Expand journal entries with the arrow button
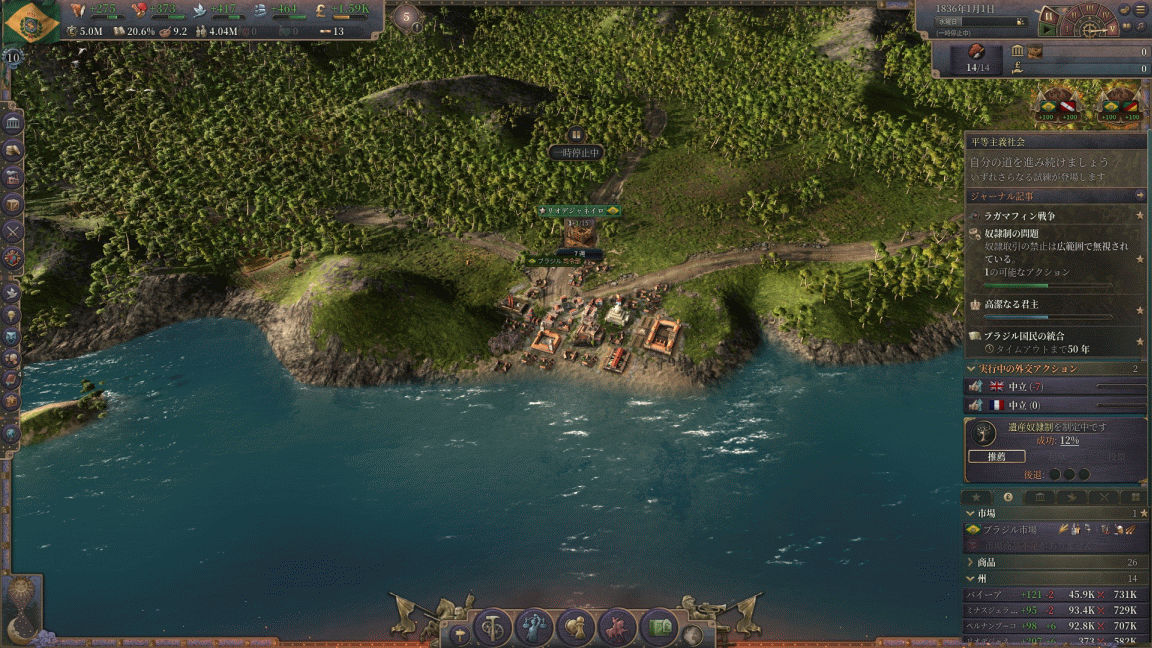 [1139, 196]
